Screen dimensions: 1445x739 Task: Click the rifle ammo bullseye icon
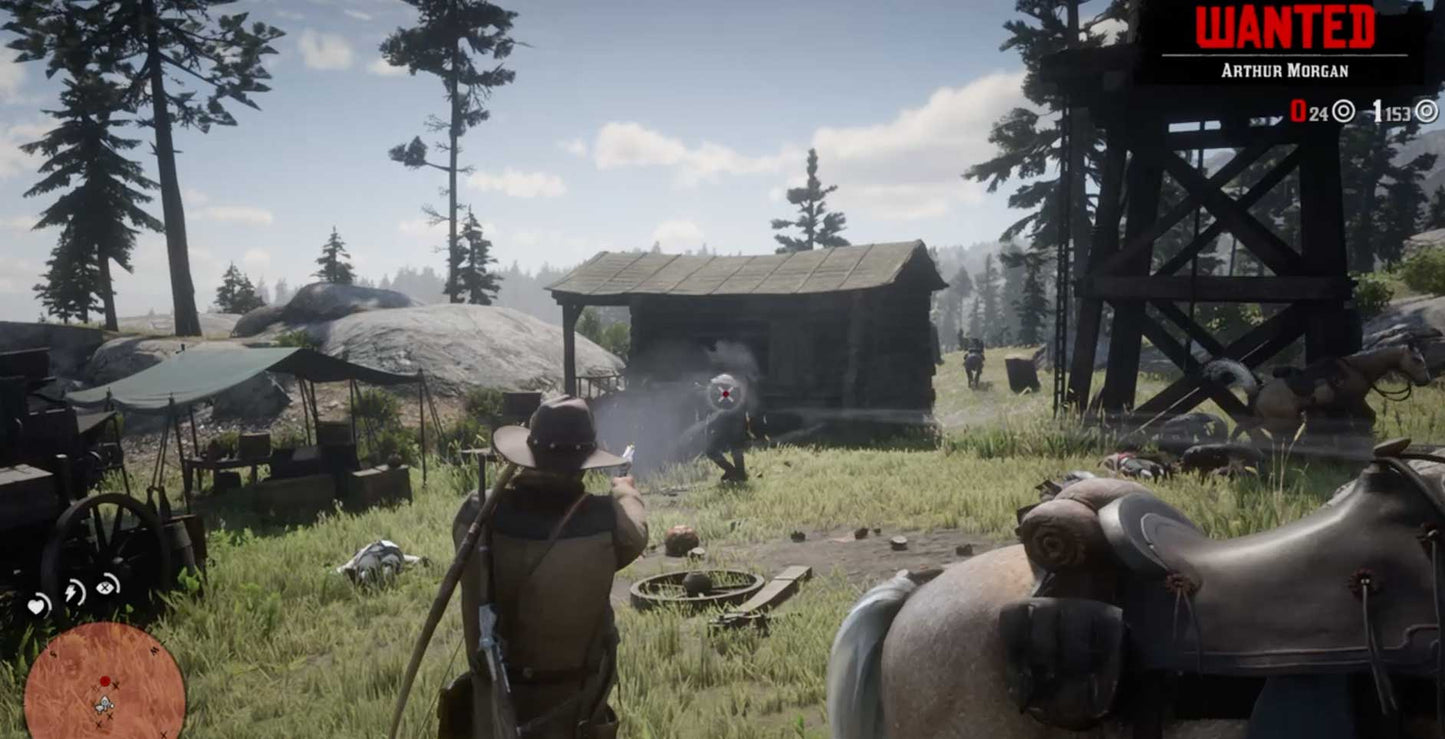point(1427,111)
